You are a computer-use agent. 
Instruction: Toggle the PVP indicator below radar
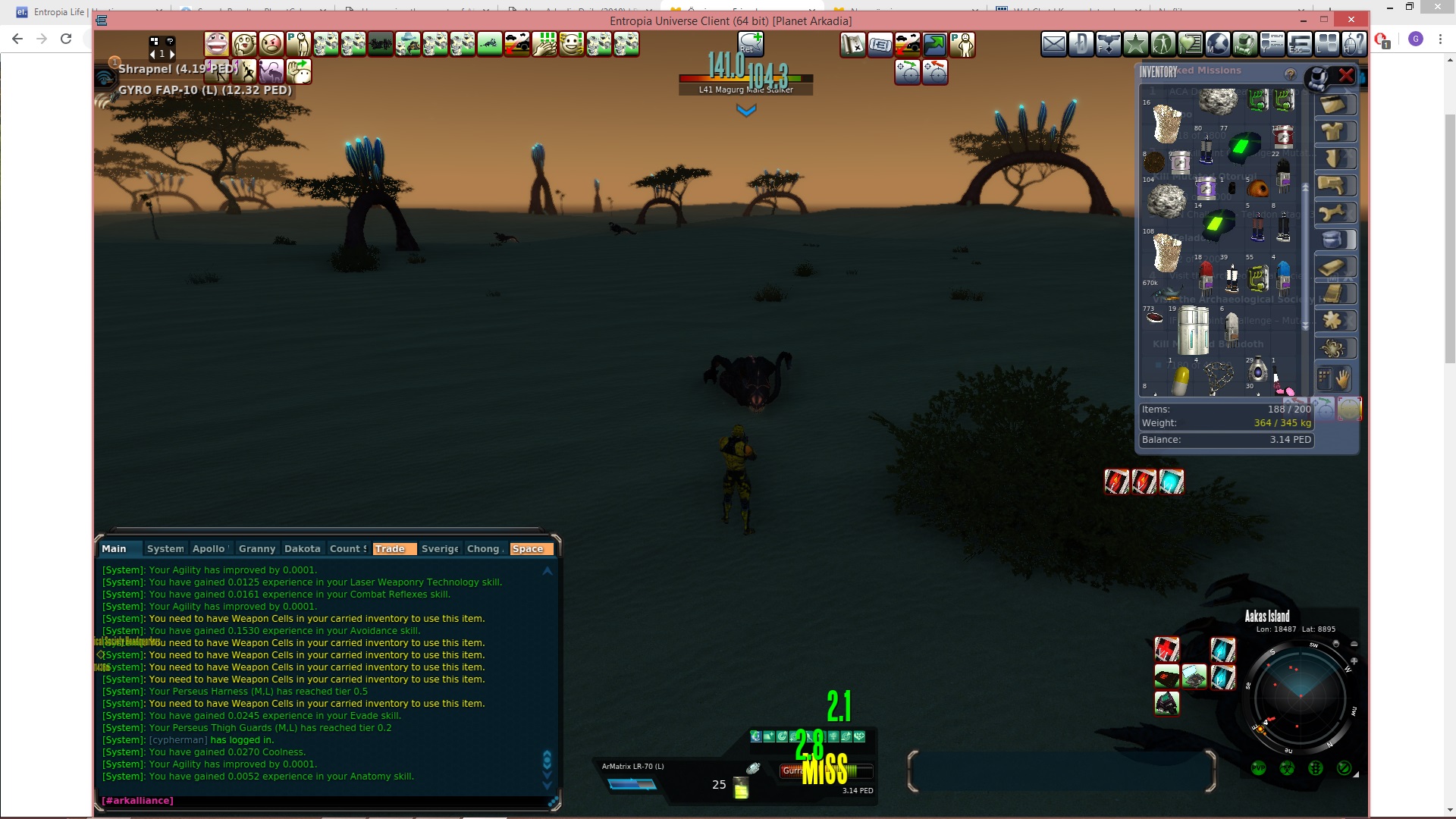click(x=1259, y=768)
